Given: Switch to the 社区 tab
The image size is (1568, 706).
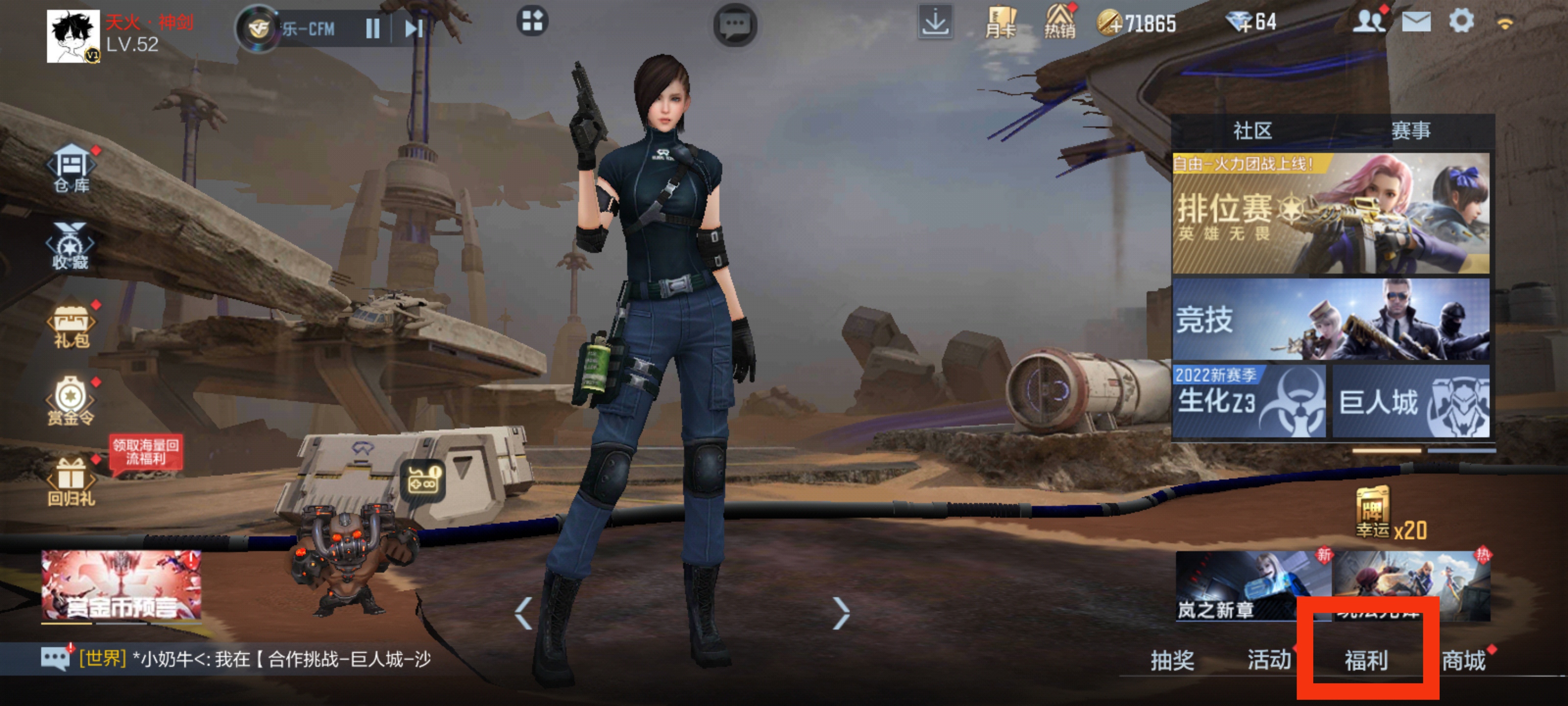Looking at the screenshot, I should coord(1252,130).
